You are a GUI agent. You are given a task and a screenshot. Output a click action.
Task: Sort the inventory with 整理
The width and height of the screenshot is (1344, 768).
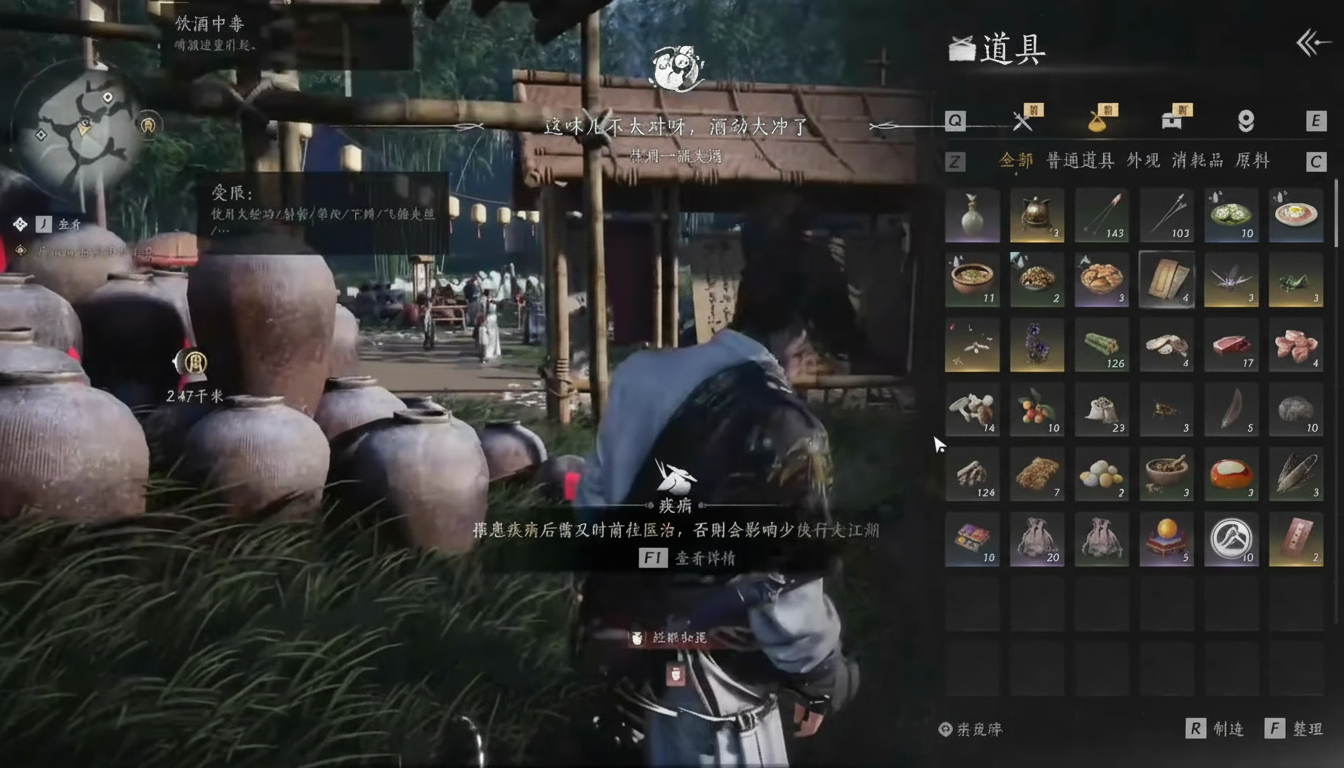point(1295,729)
